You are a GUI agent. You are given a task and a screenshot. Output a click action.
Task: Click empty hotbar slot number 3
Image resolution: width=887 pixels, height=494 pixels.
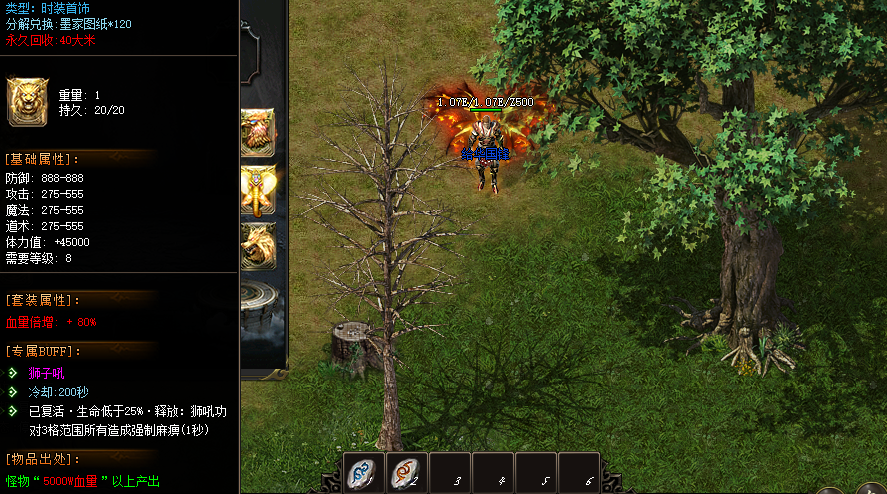pyautogui.click(x=450, y=473)
